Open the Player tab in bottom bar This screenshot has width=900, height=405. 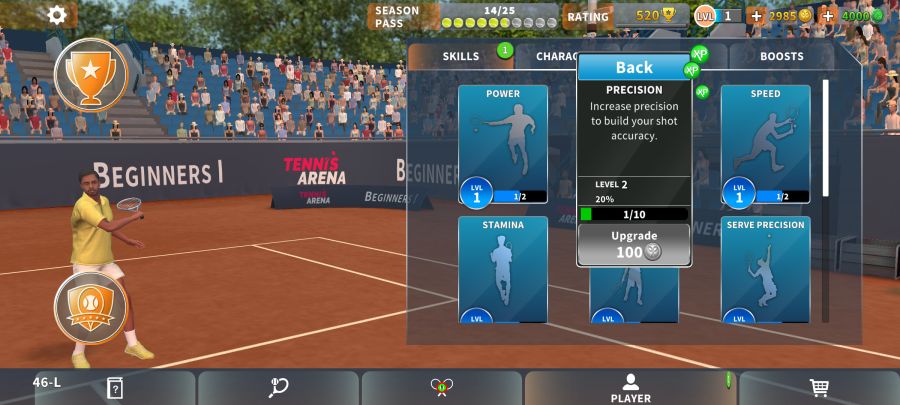click(x=630, y=388)
